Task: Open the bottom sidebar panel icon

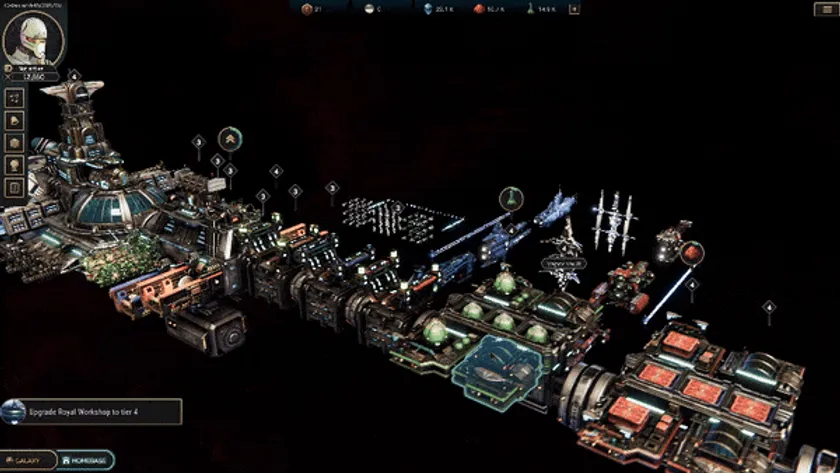Action: [x=15, y=187]
